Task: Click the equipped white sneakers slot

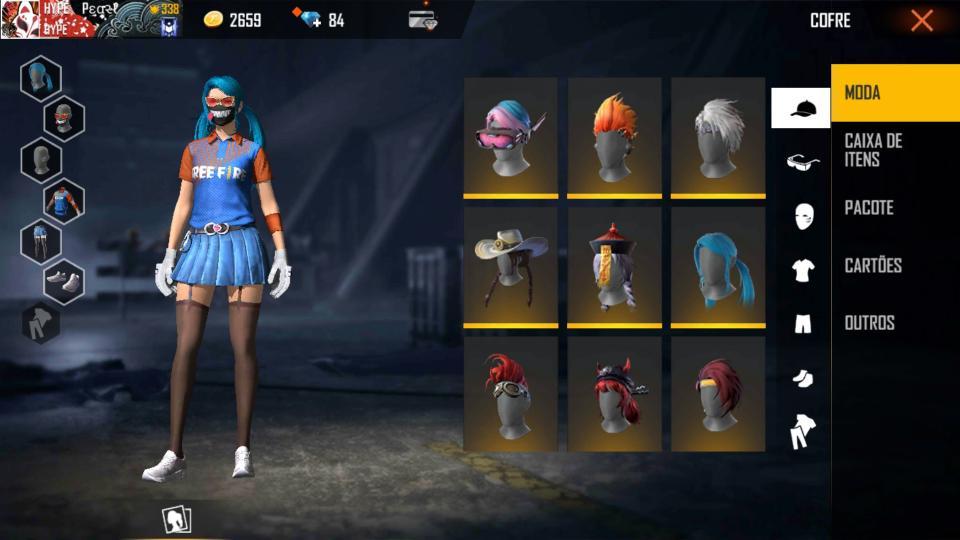Action: pyautogui.click(x=64, y=281)
